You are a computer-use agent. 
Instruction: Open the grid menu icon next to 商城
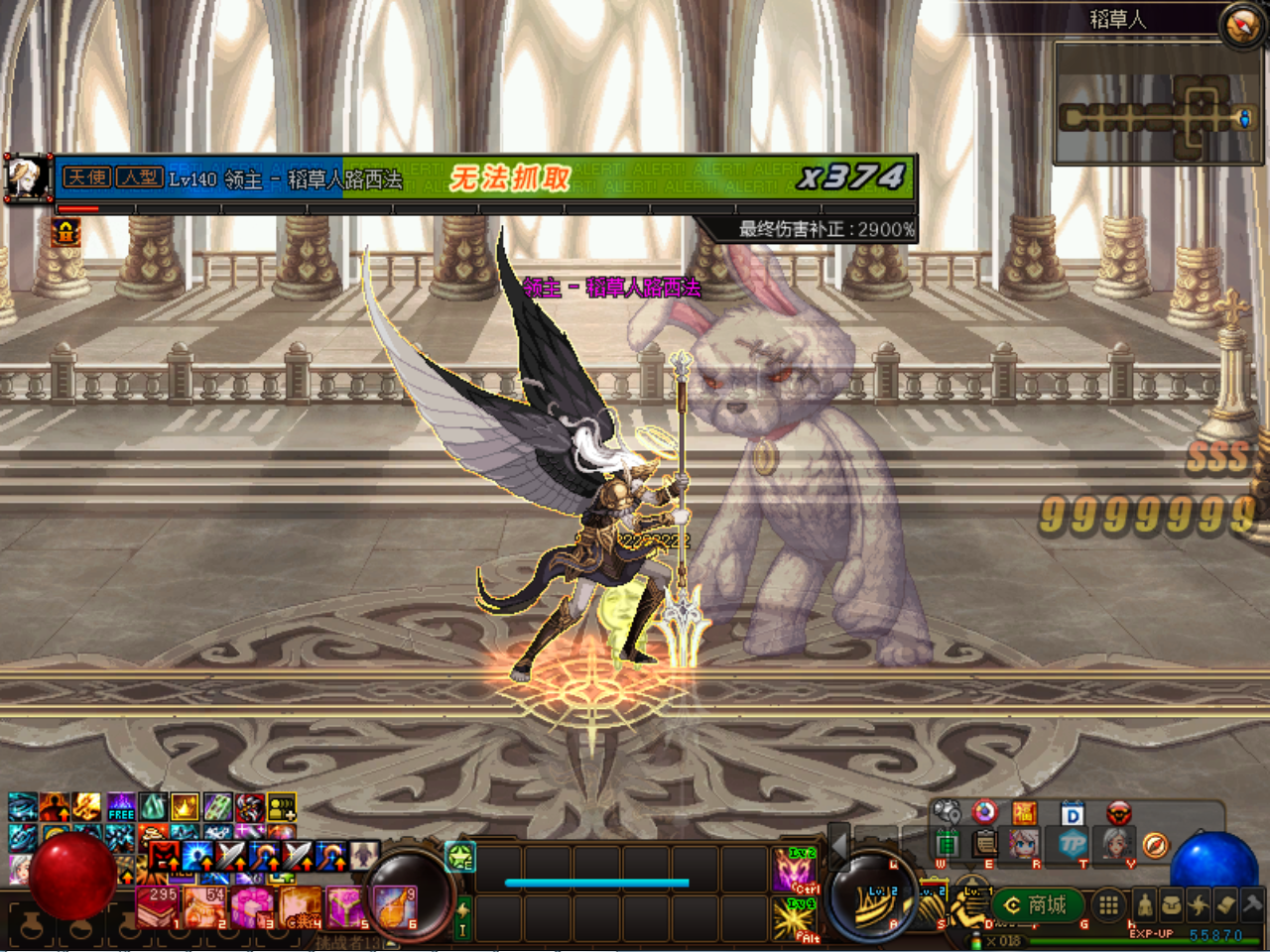click(1108, 905)
